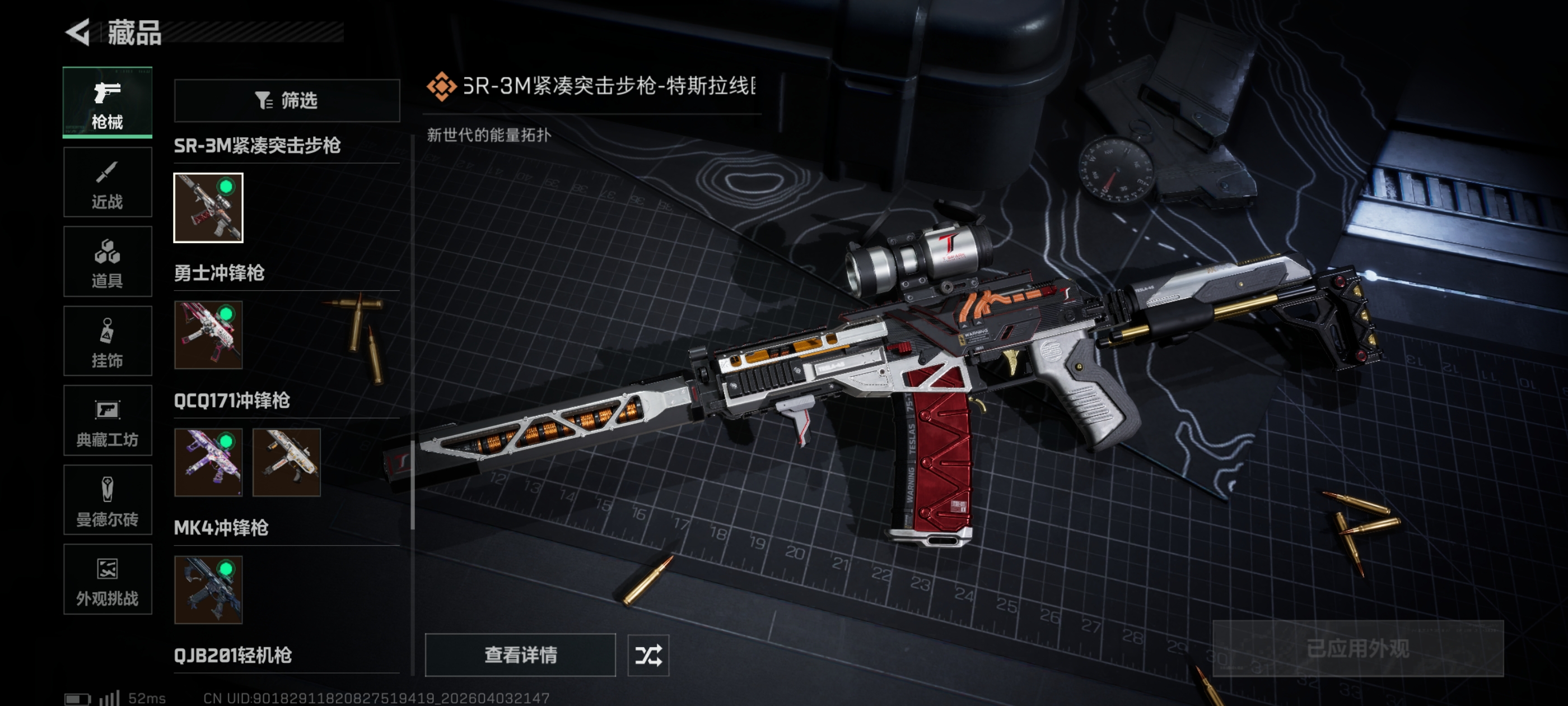This screenshot has width=1568, height=706.
Task: Show the 挂饰 charms tab
Action: 107,341
